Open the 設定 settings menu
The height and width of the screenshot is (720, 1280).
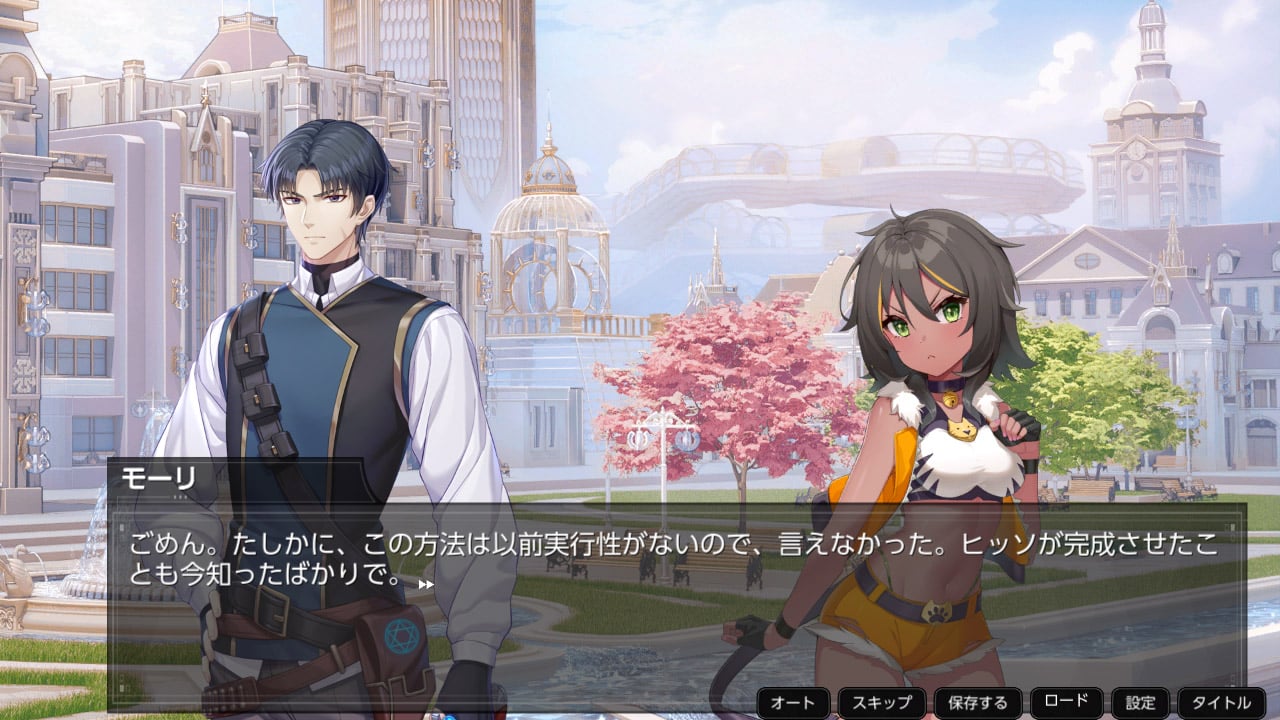(x=1140, y=702)
